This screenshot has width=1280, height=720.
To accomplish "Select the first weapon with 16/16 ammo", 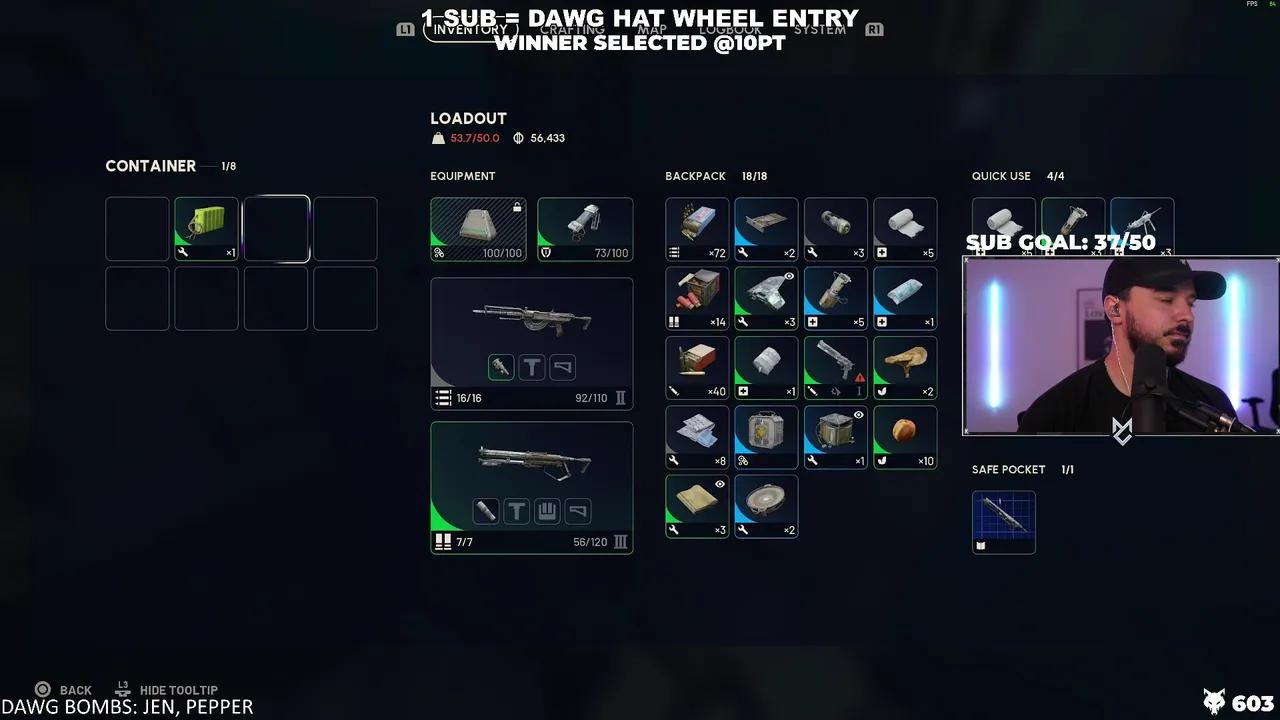I will point(531,322).
